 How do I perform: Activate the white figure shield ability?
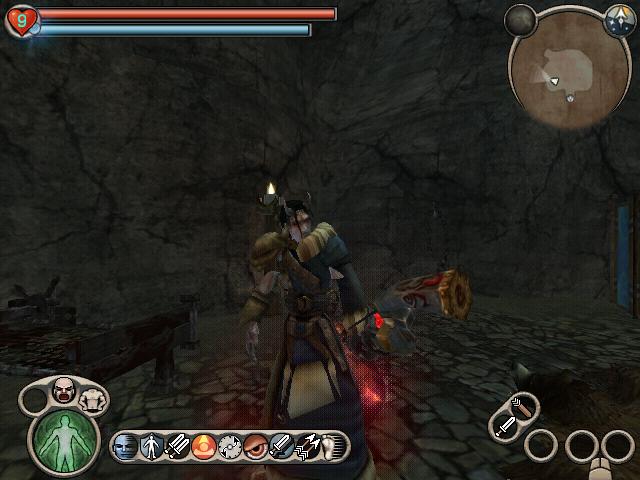[x=151, y=446]
